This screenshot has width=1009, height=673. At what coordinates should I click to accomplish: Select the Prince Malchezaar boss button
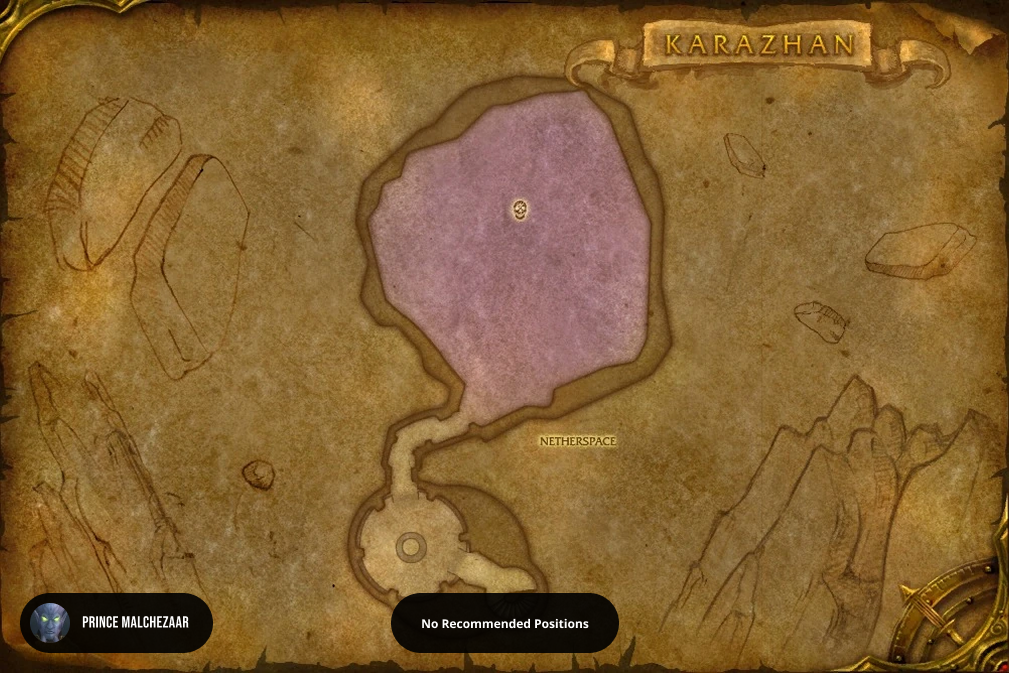click(116, 623)
